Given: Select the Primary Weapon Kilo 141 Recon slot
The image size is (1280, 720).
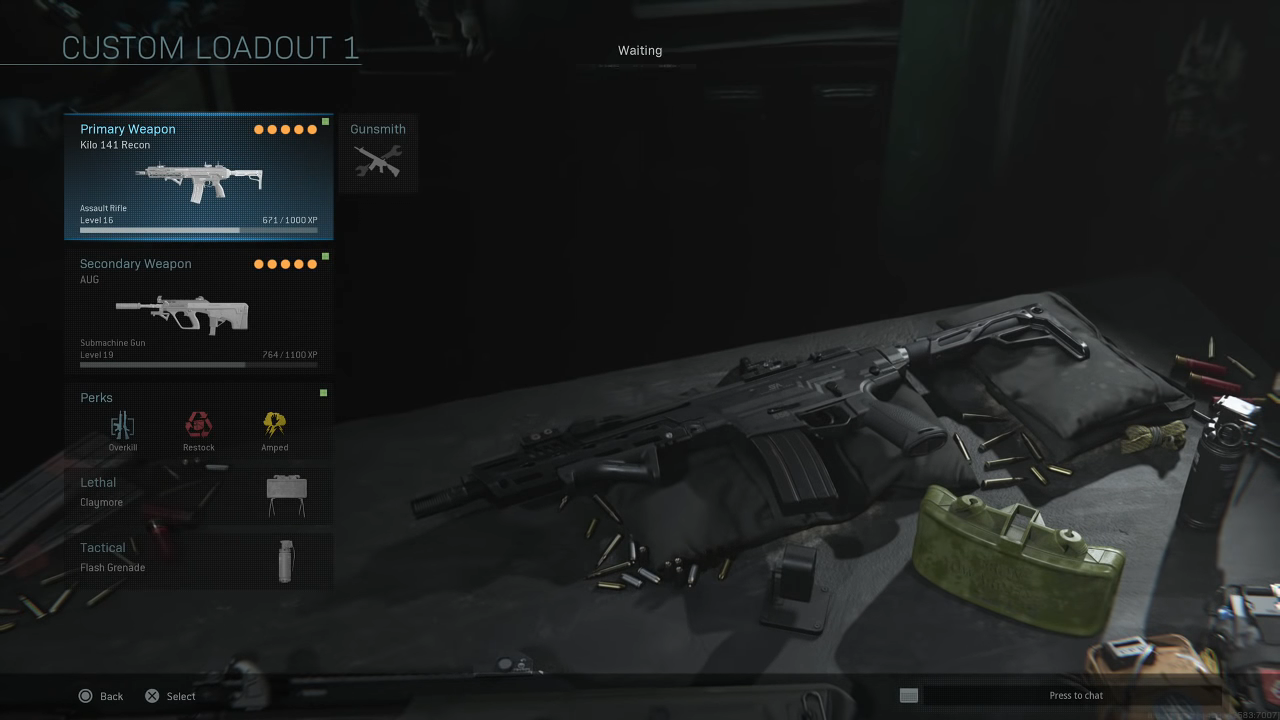Looking at the screenshot, I should [x=198, y=177].
